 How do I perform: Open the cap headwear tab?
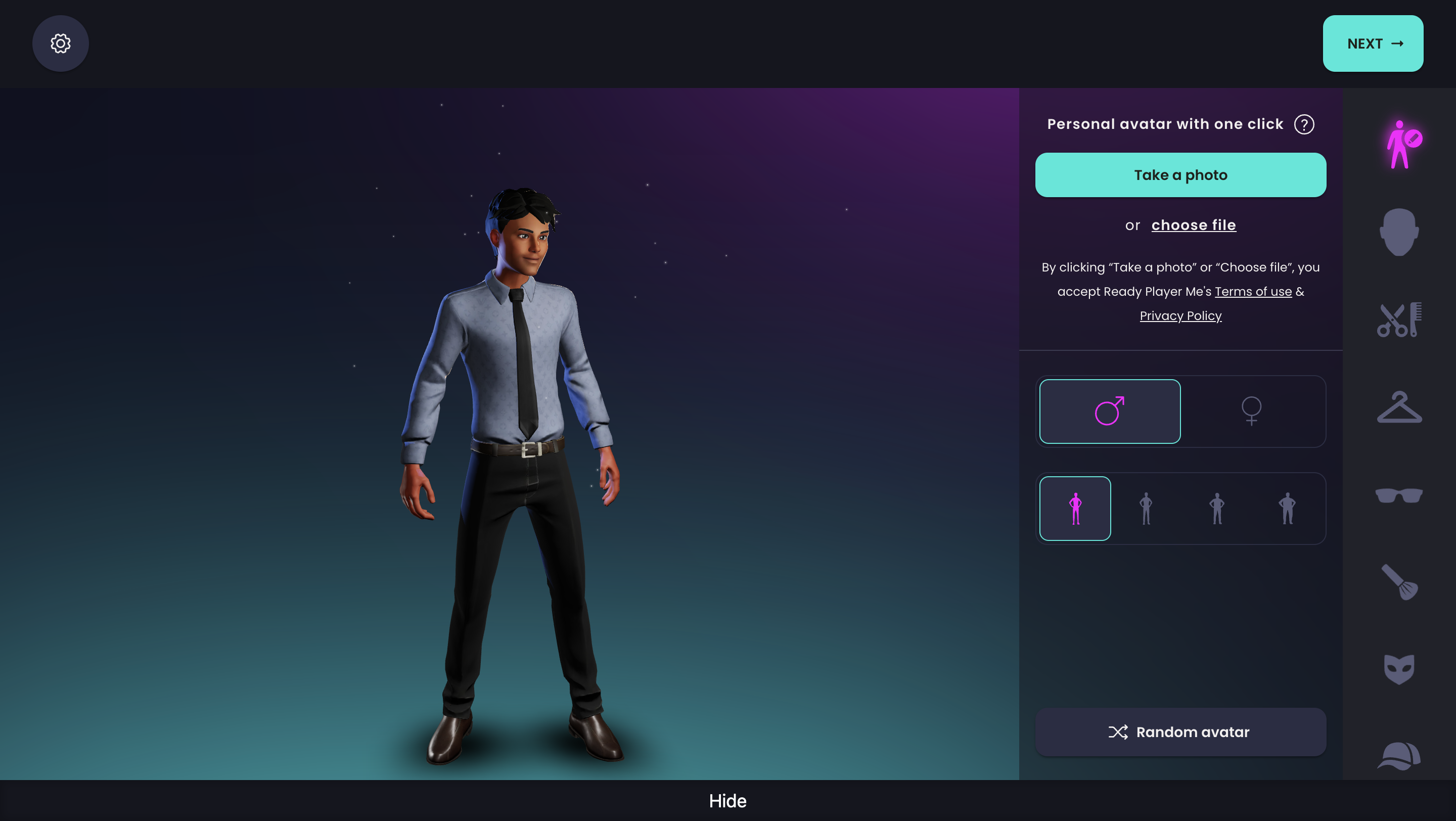pyautogui.click(x=1398, y=756)
